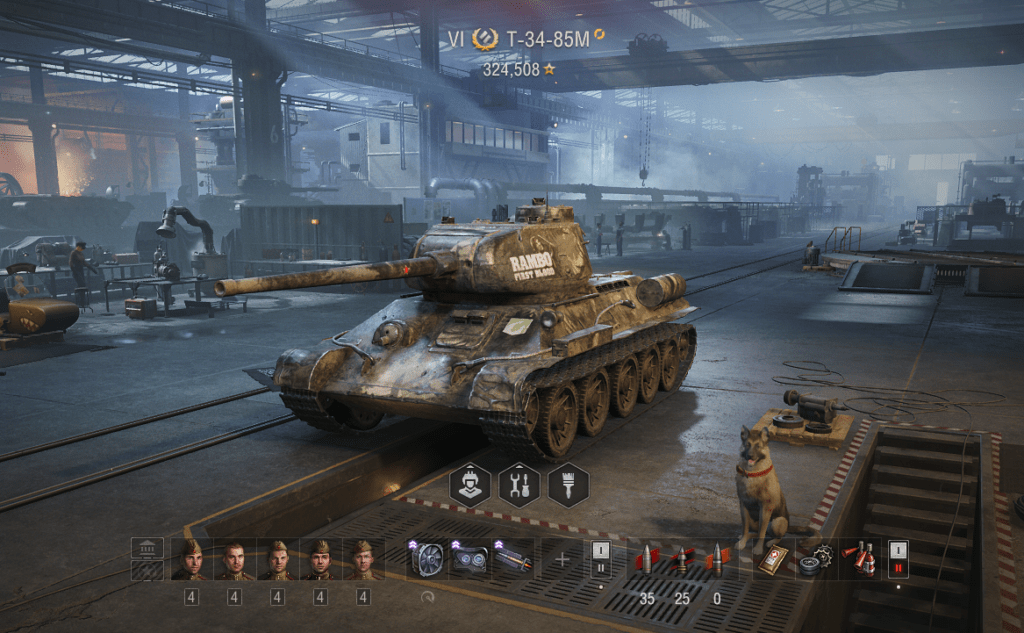This screenshot has width=1024, height=633.
Task: Select the bare-headed crew member portrait
Action: 233,559
